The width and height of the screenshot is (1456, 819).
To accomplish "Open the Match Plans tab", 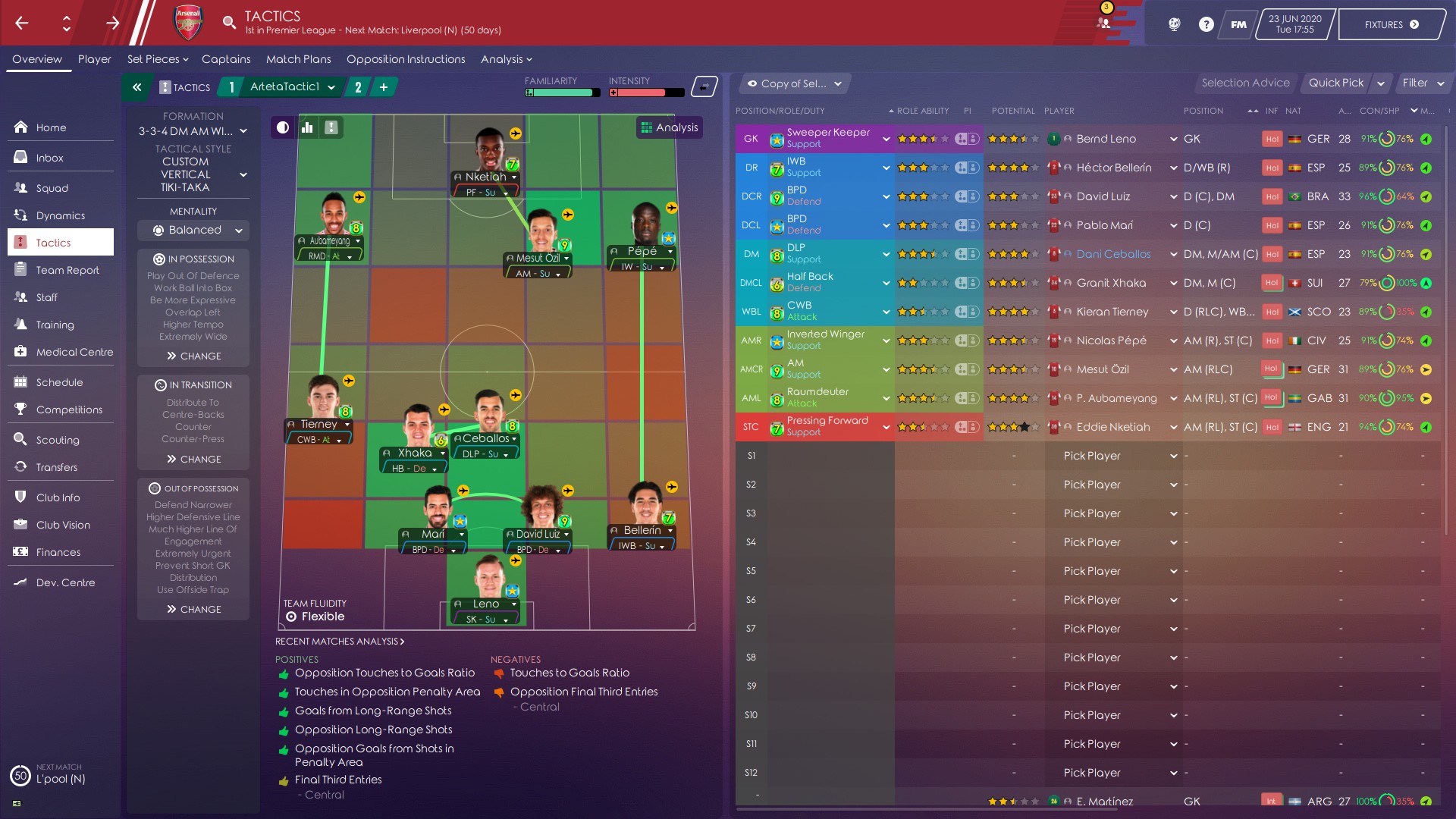I will click(298, 59).
